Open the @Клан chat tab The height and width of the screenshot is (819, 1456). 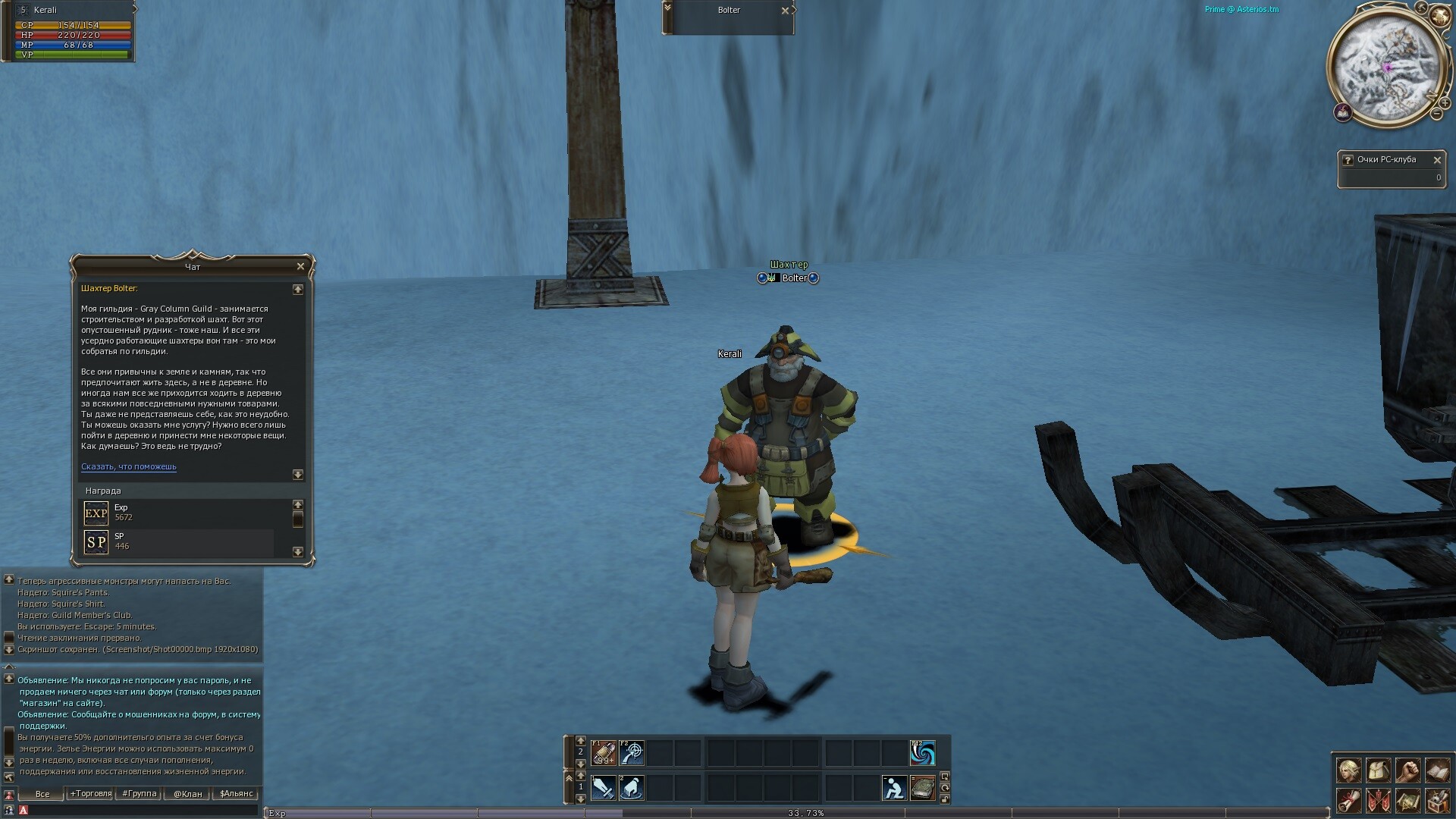187,794
